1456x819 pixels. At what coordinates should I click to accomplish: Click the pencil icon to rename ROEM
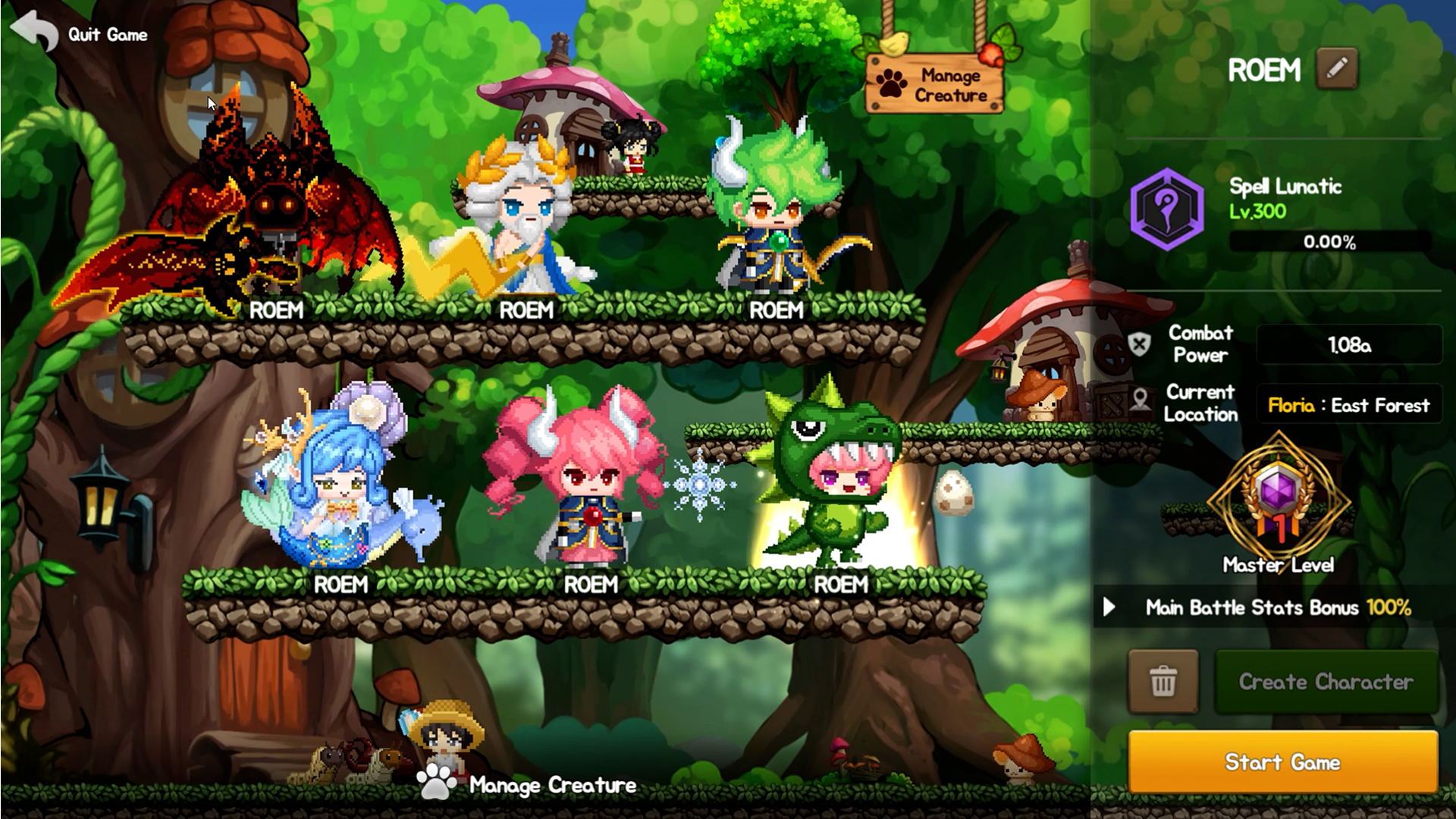[1335, 69]
